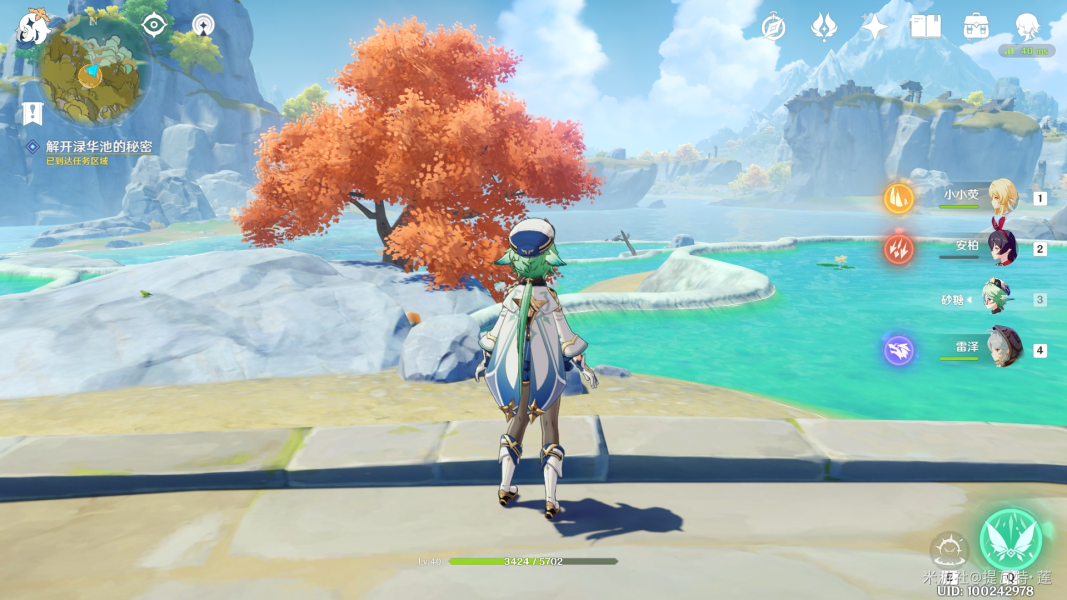Open the four-pointed star wish icon
The height and width of the screenshot is (600, 1067).
[x=875, y=27]
